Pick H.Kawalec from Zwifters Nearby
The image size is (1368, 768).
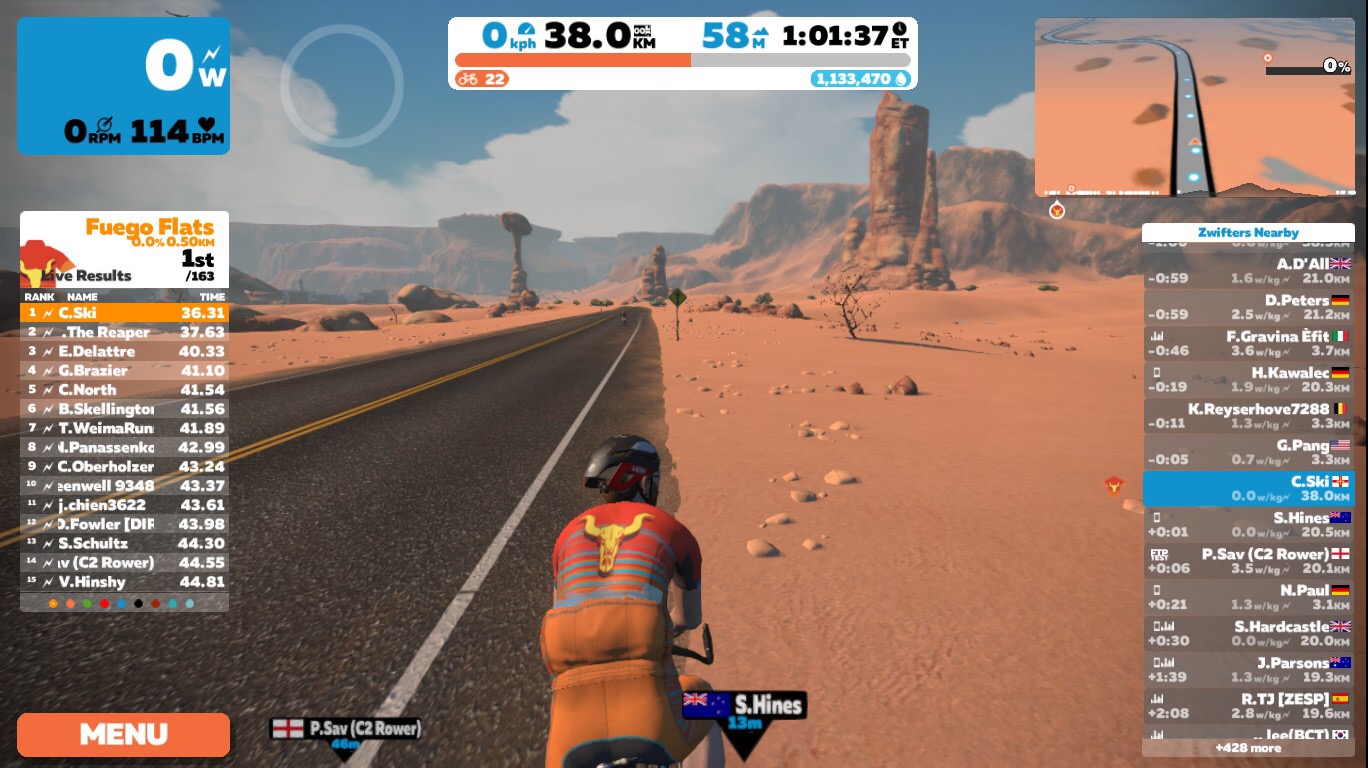coord(1248,380)
